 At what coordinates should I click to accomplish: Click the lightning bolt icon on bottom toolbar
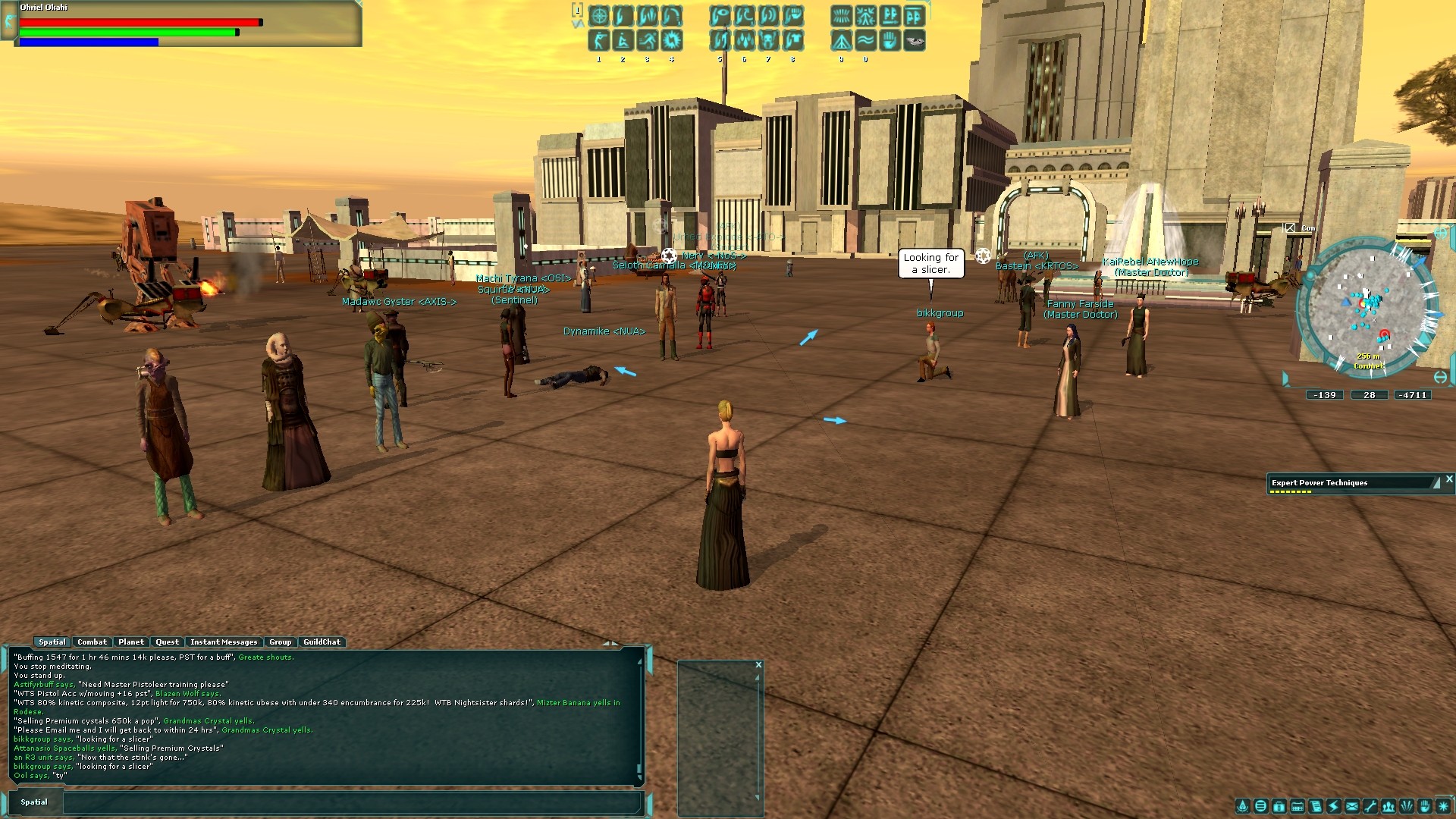click(x=1334, y=806)
